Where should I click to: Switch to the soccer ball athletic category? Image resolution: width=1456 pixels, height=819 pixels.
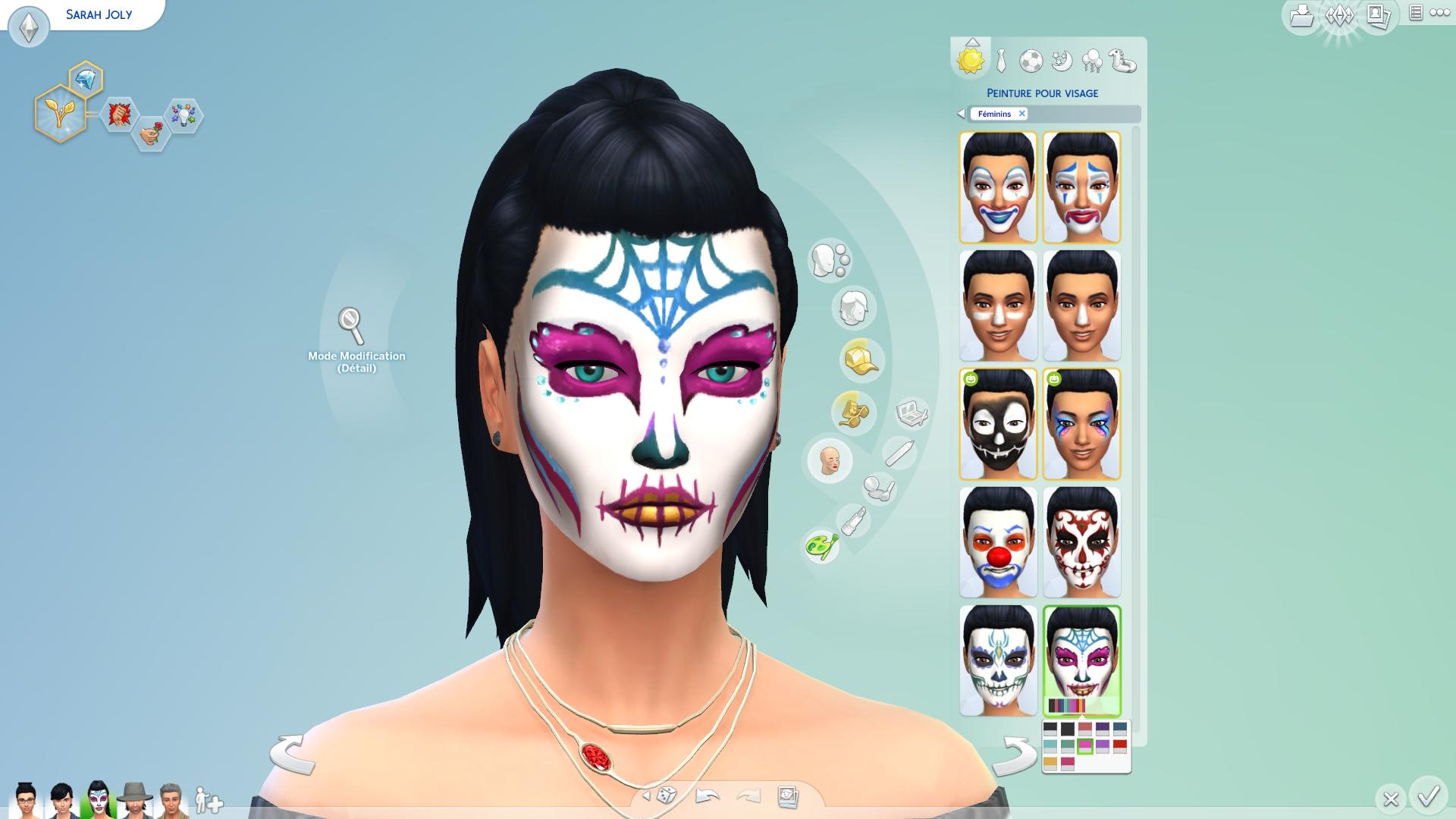1031,61
